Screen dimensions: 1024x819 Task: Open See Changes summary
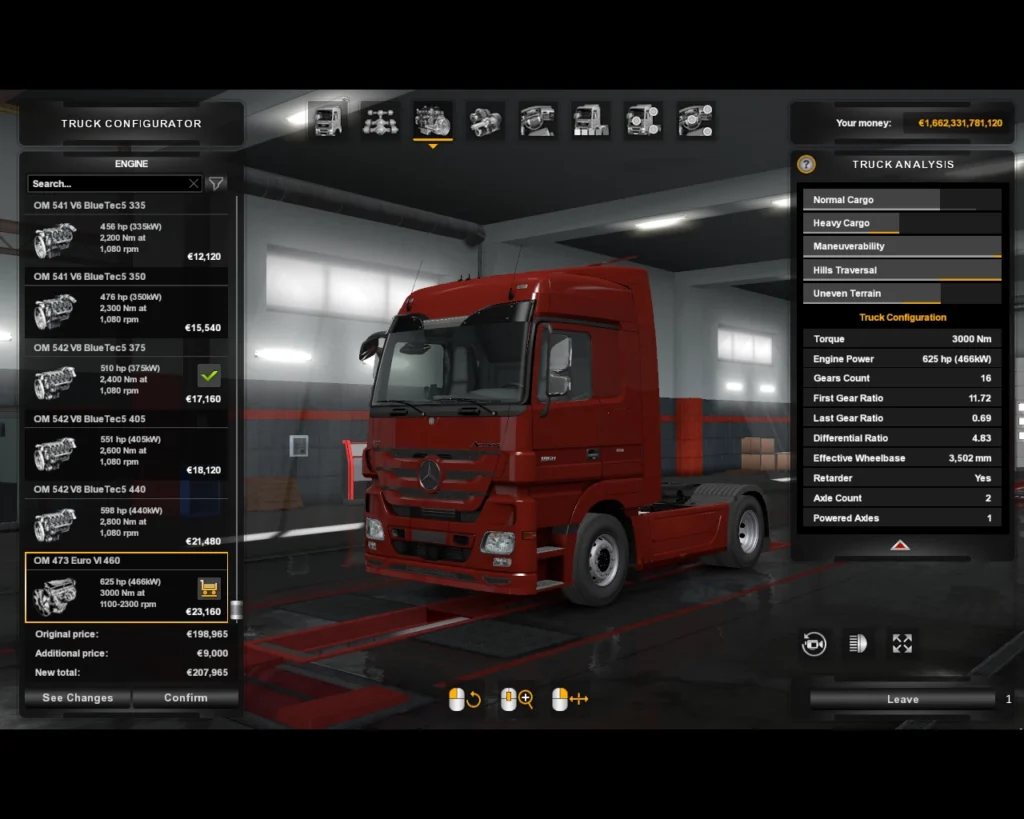78,698
